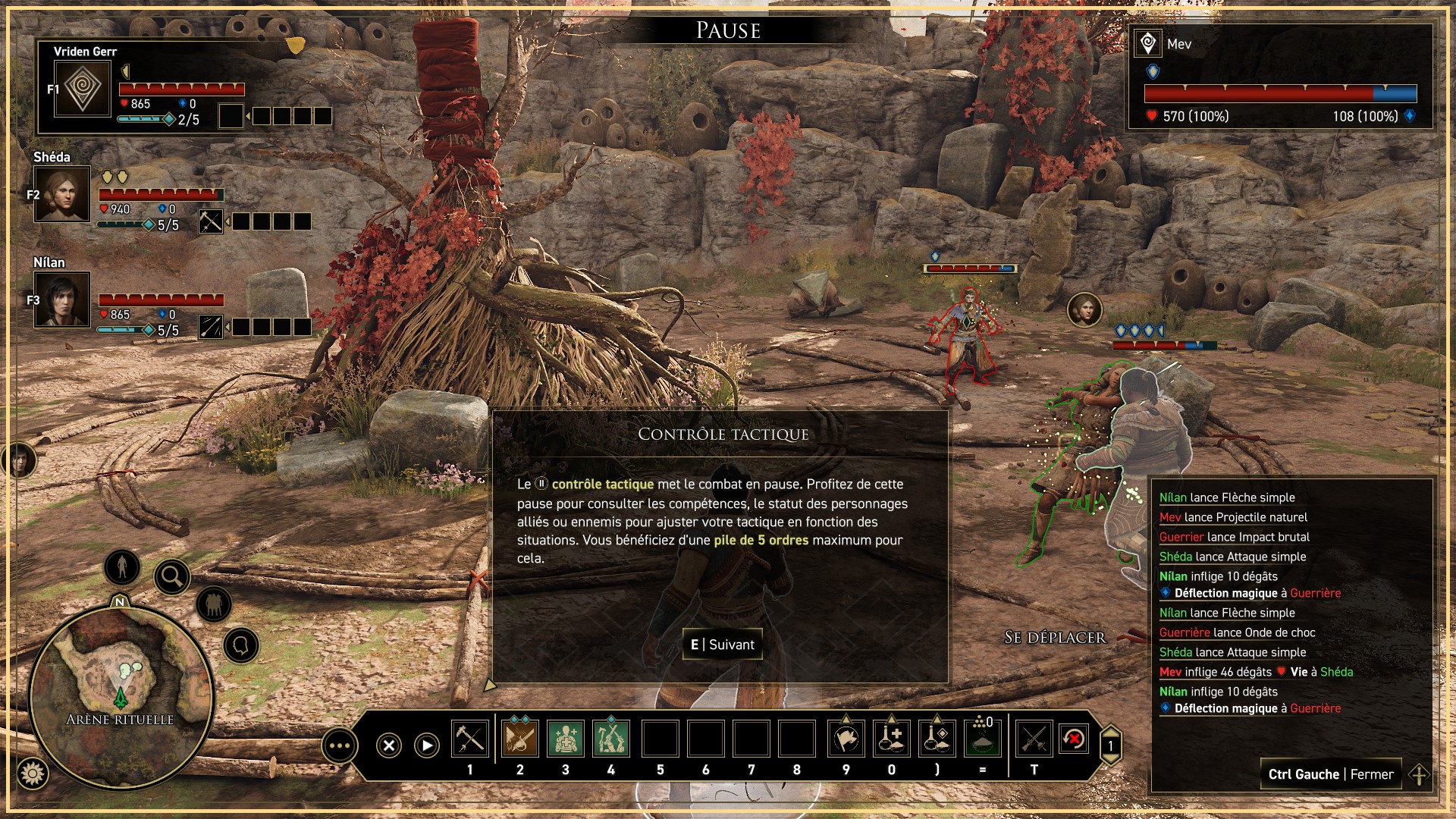Click the magnifying glass icon near the minimap
Screen dimensions: 1456x819
pos(172,577)
